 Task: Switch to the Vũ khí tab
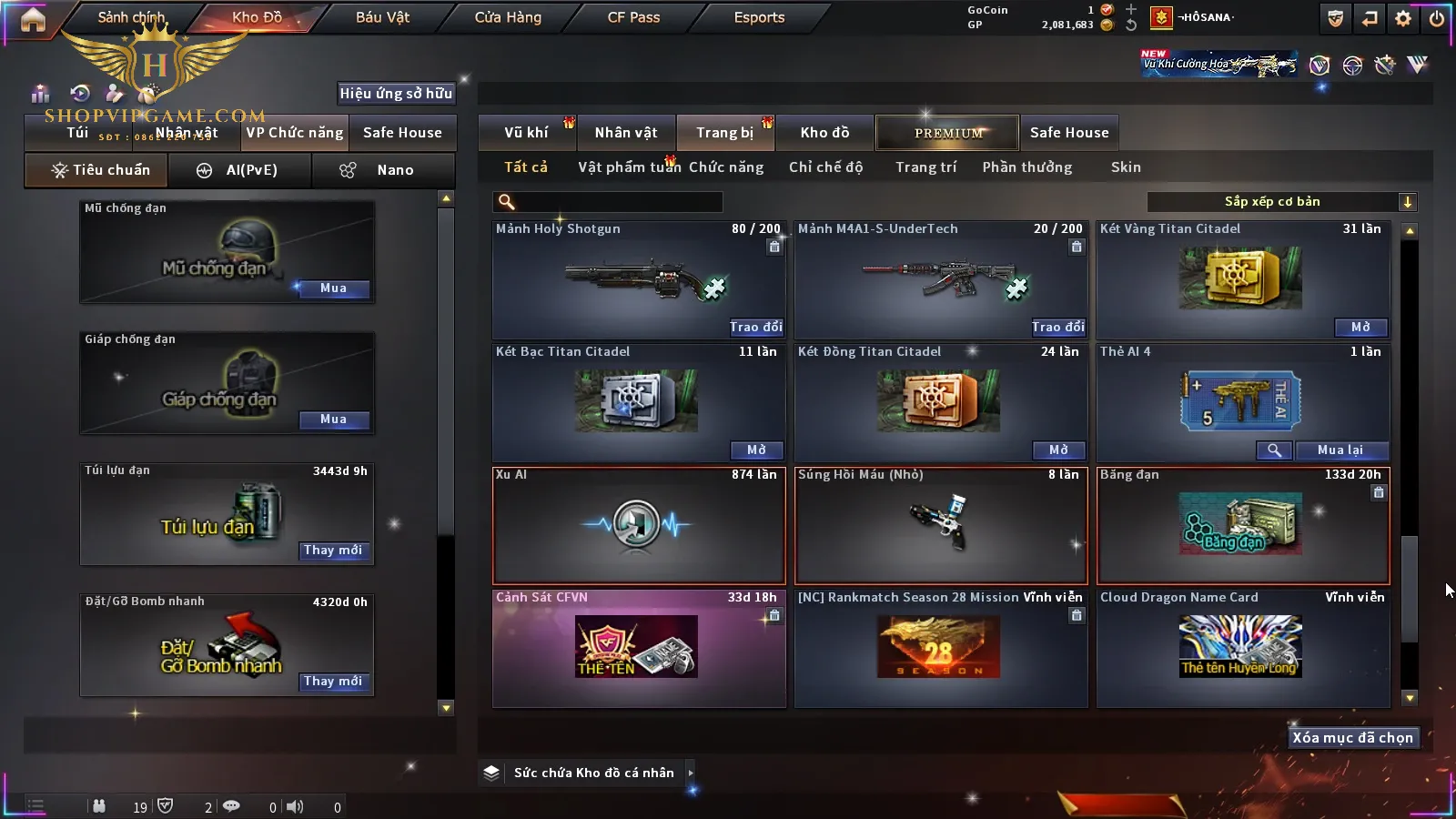(x=526, y=133)
